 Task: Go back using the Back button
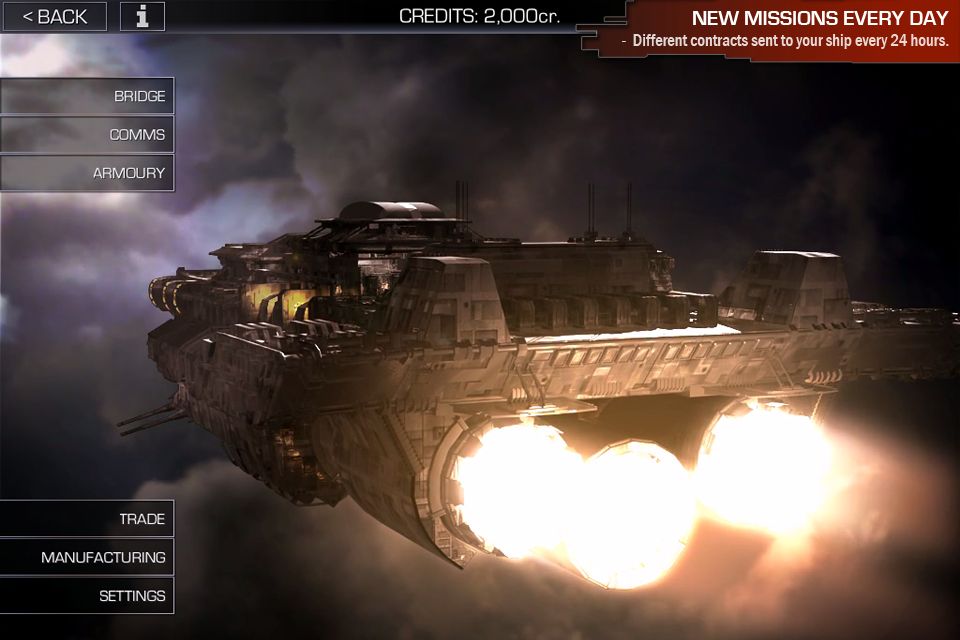click(x=54, y=16)
